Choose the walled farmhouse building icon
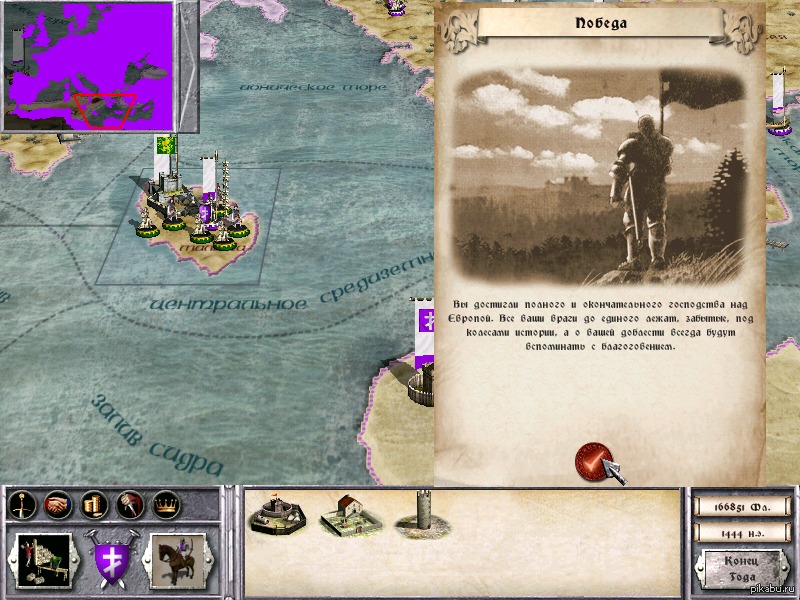Screen dimensions: 800x600 pyautogui.click(x=347, y=513)
